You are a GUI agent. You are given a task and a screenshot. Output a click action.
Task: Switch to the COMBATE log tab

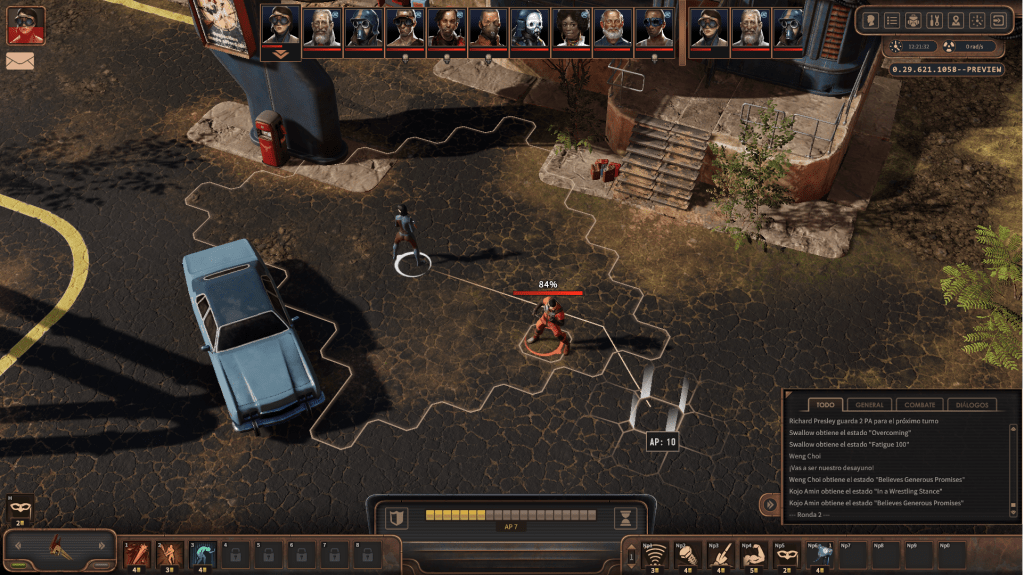(919, 404)
